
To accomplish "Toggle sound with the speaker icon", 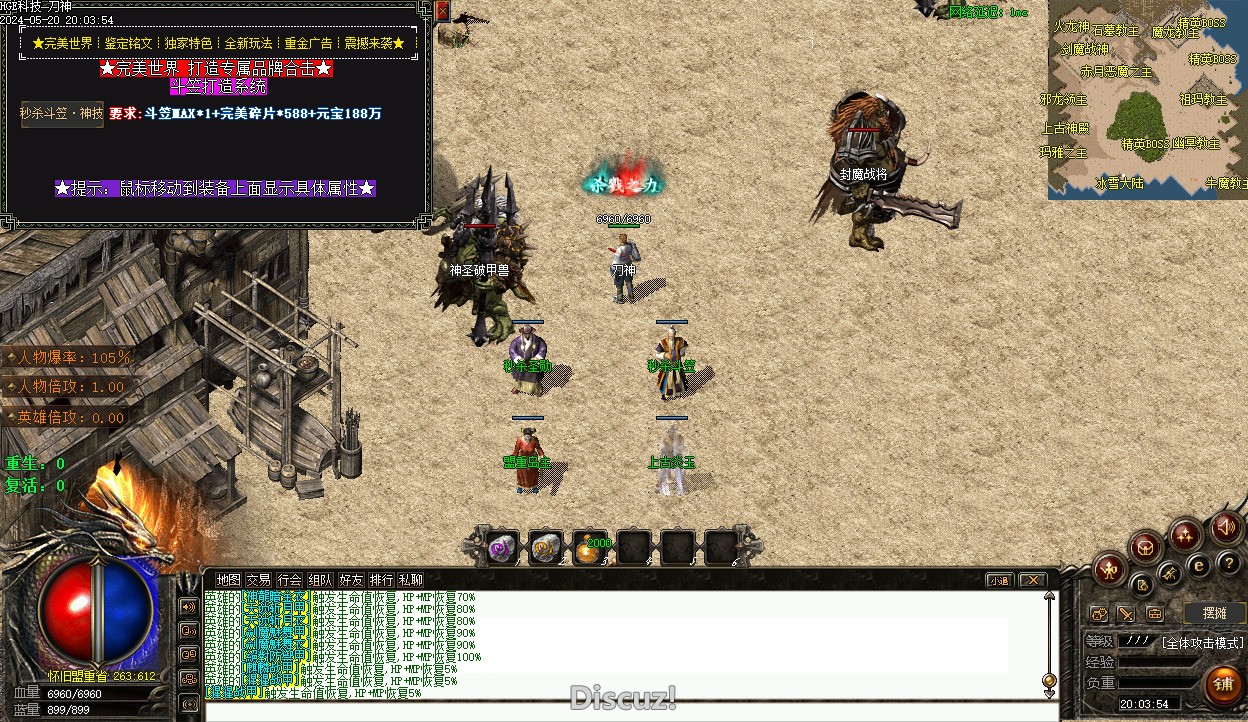I will tap(1227, 527).
